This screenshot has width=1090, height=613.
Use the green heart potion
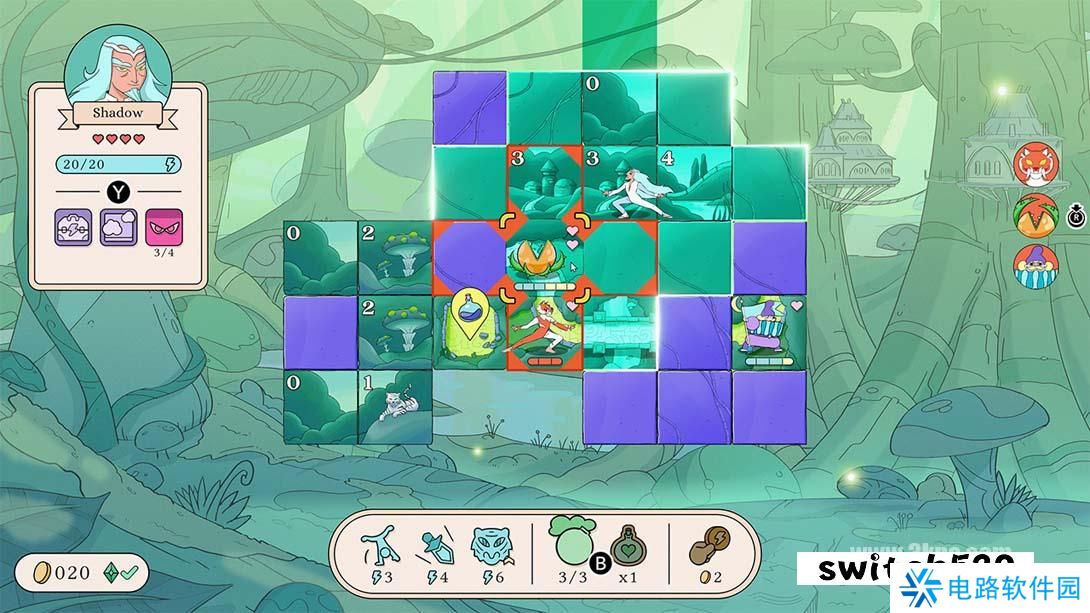(628, 548)
